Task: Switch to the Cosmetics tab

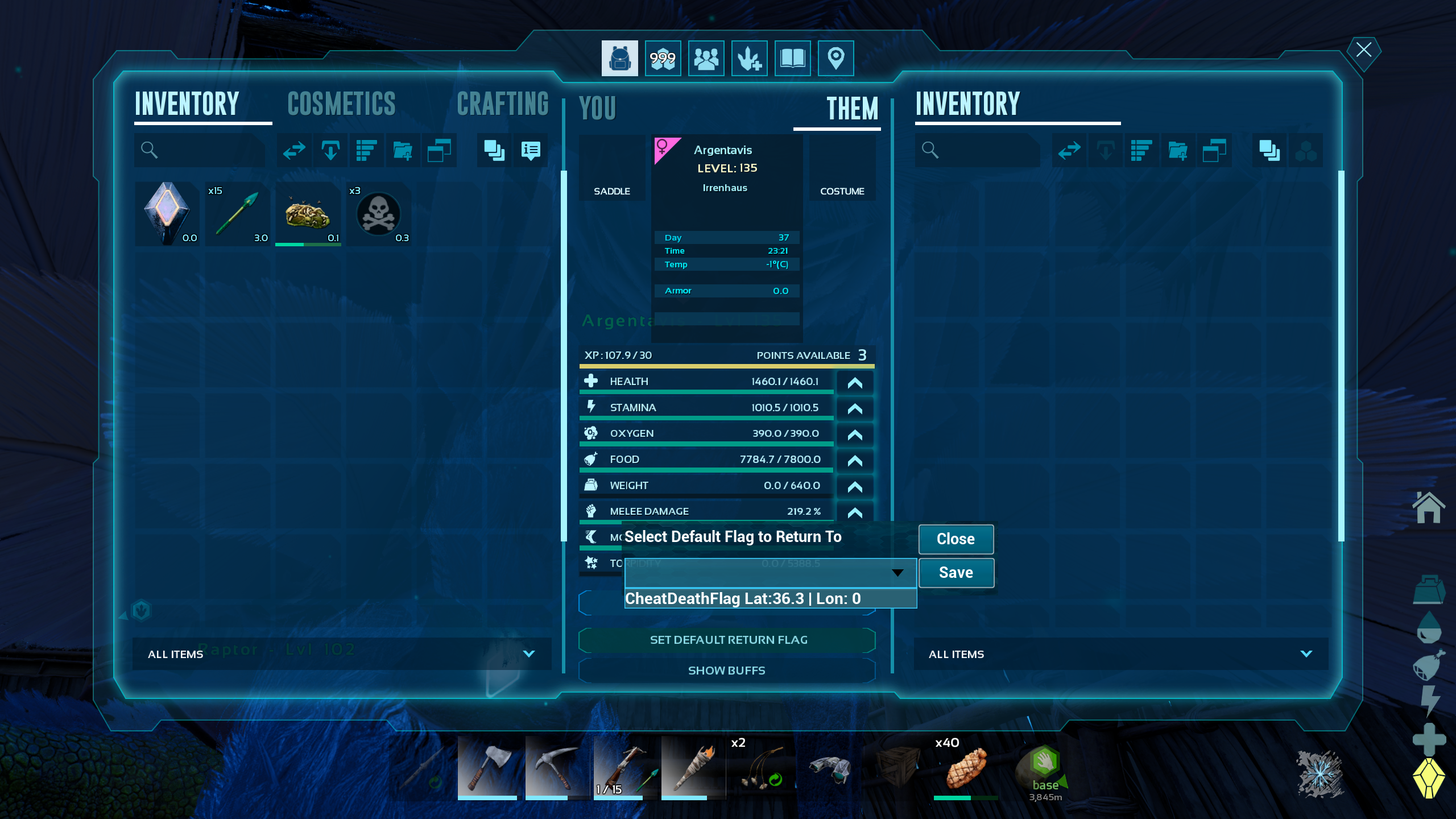Action: pyautogui.click(x=341, y=104)
